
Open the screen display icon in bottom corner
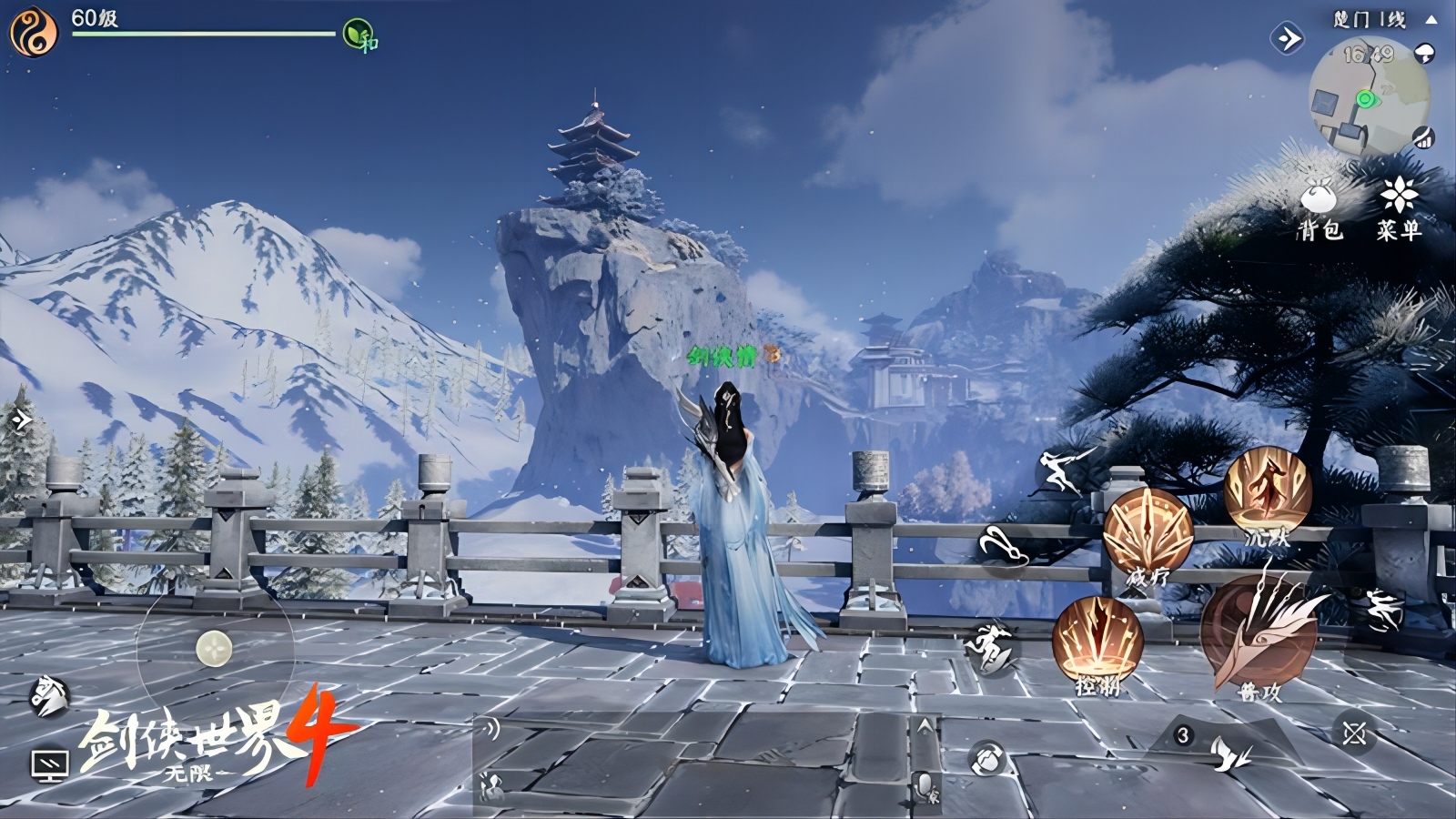click(x=49, y=764)
